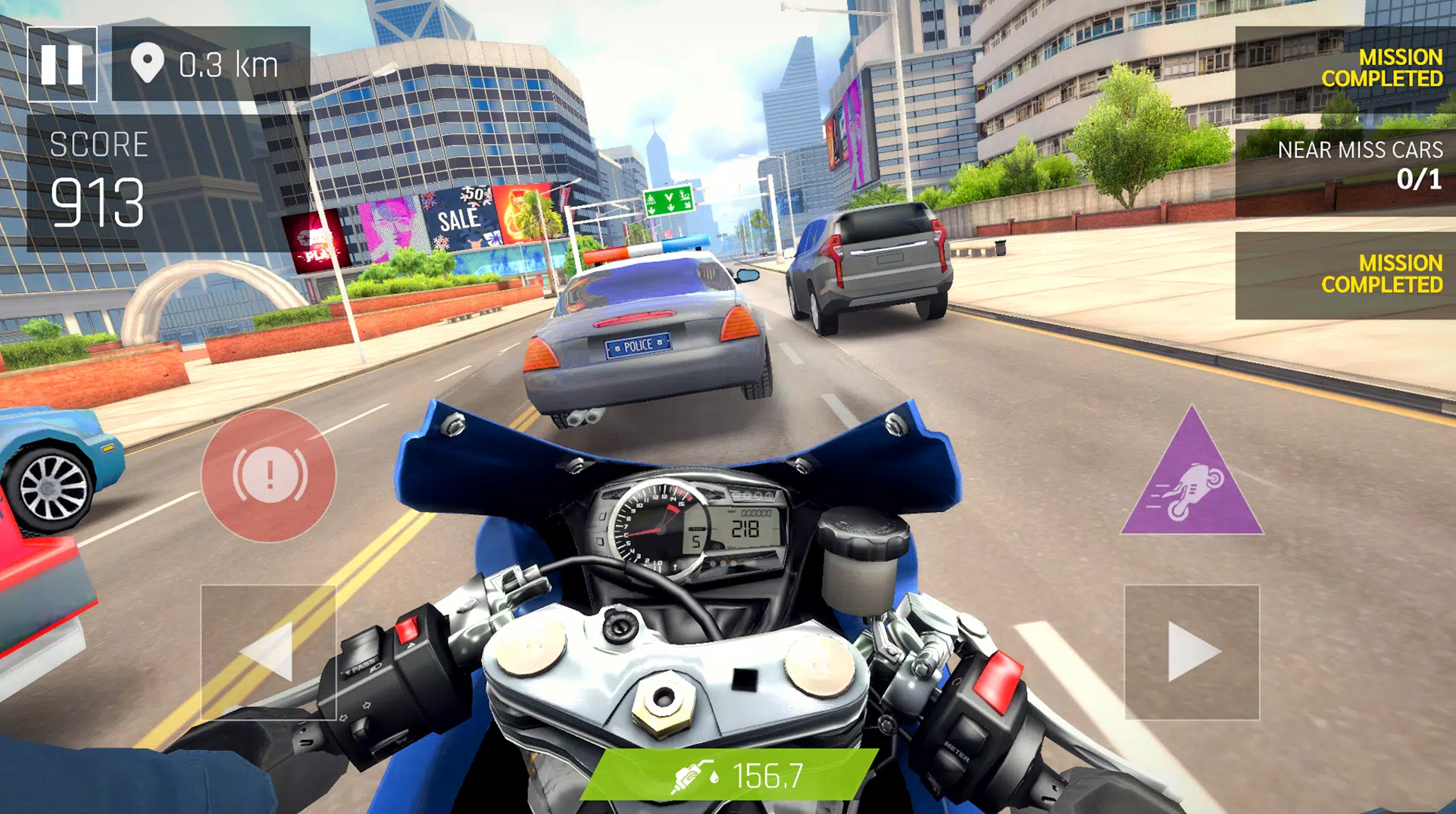Tap the police car license plate
The height and width of the screenshot is (814, 1456).
point(639,345)
